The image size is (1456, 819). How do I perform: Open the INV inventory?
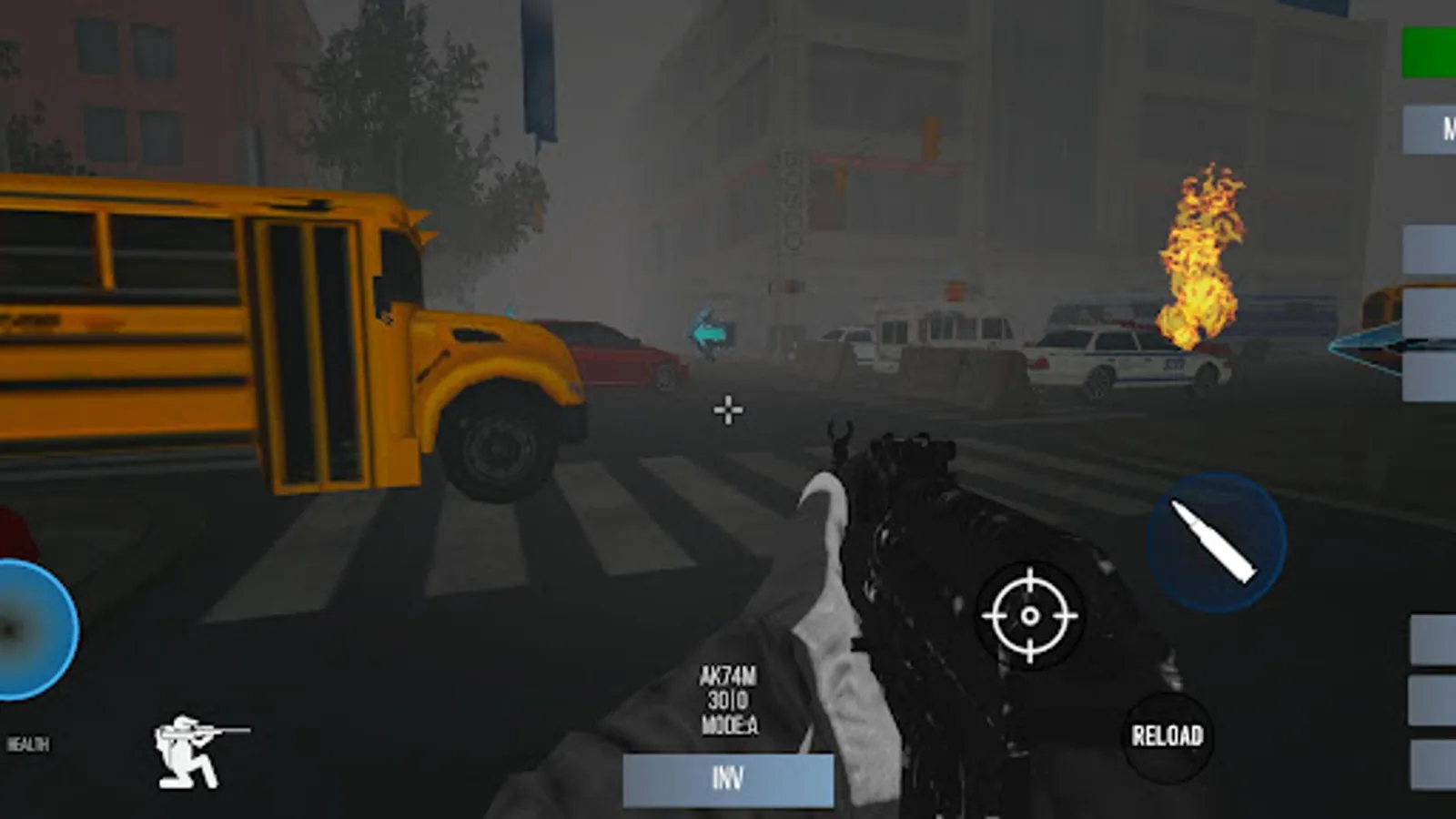729,778
